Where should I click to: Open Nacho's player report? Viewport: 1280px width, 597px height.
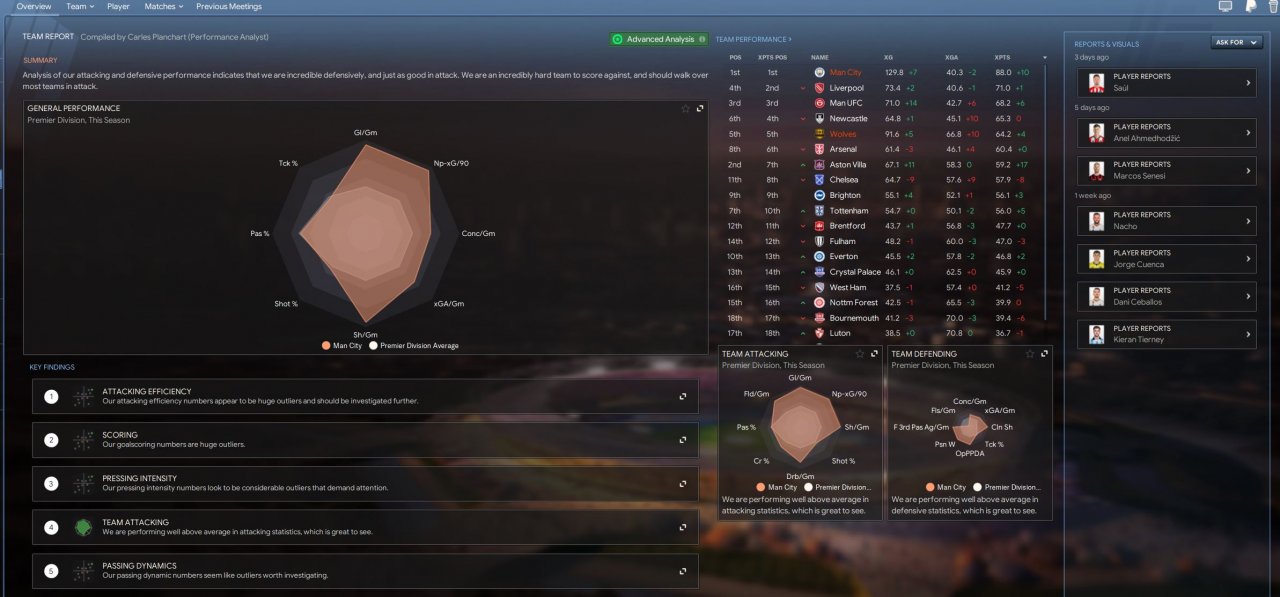point(1165,220)
